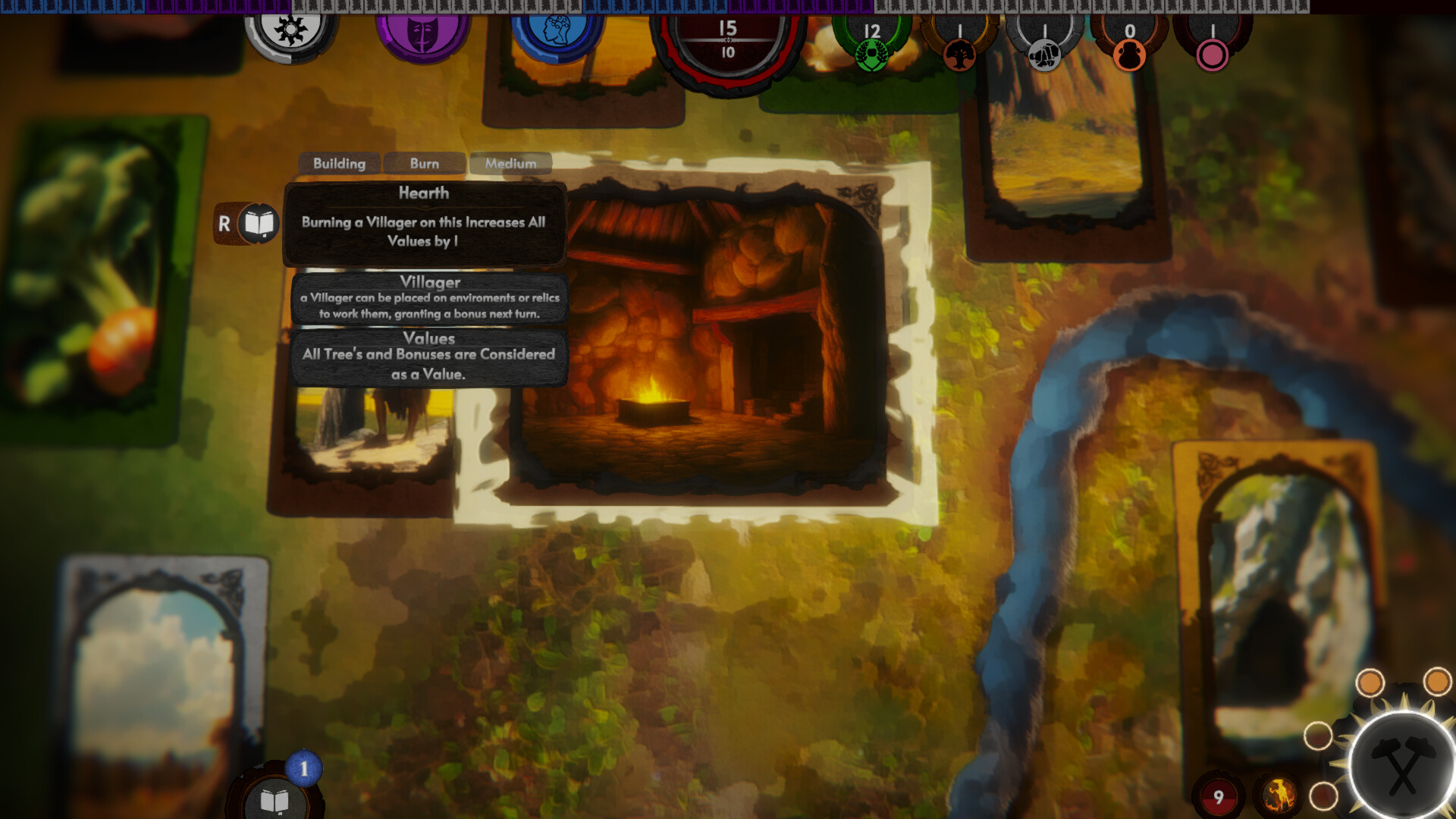Select the Burn tag tab

point(425,163)
